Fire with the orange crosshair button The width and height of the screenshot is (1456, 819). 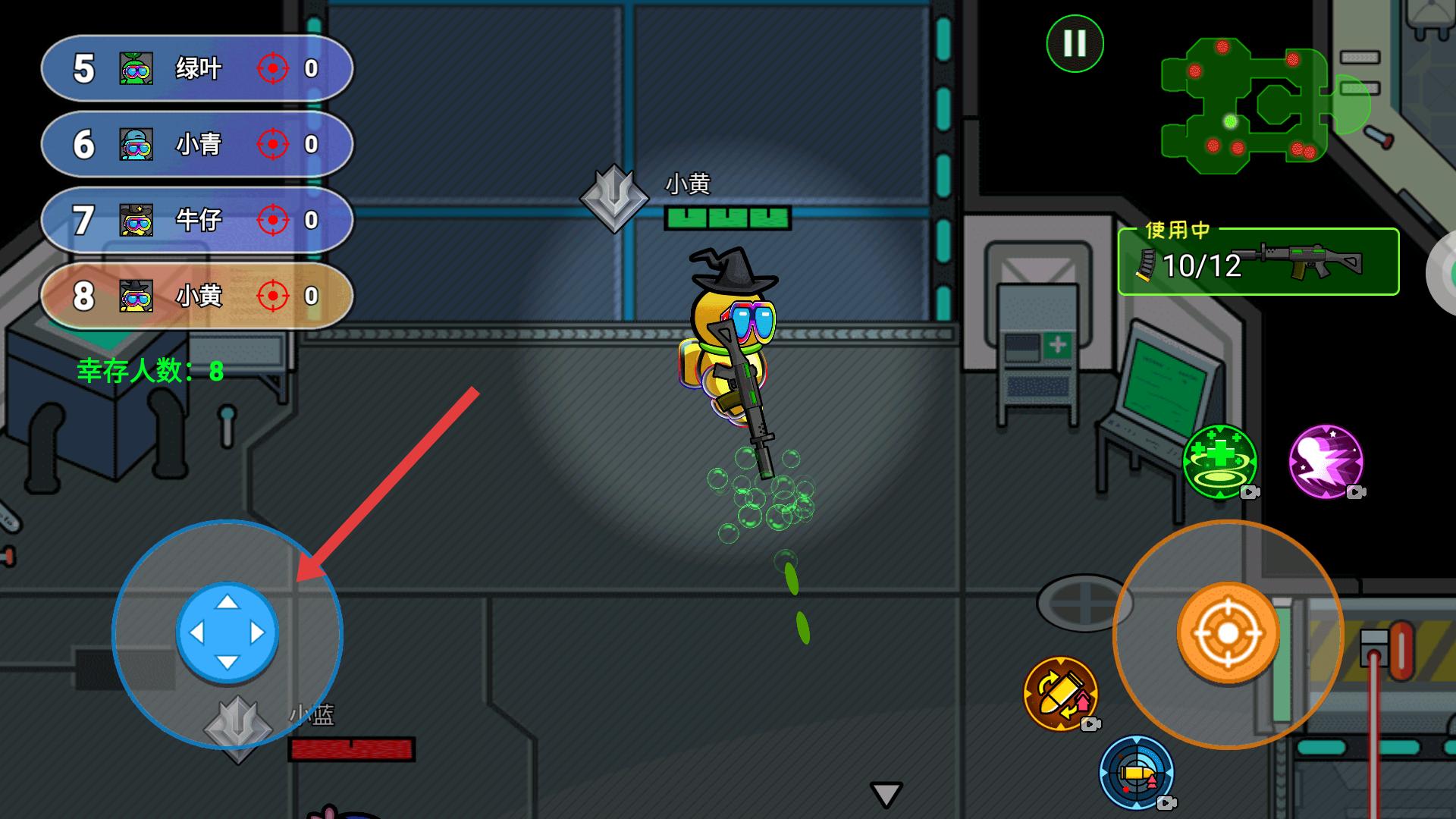(1228, 634)
